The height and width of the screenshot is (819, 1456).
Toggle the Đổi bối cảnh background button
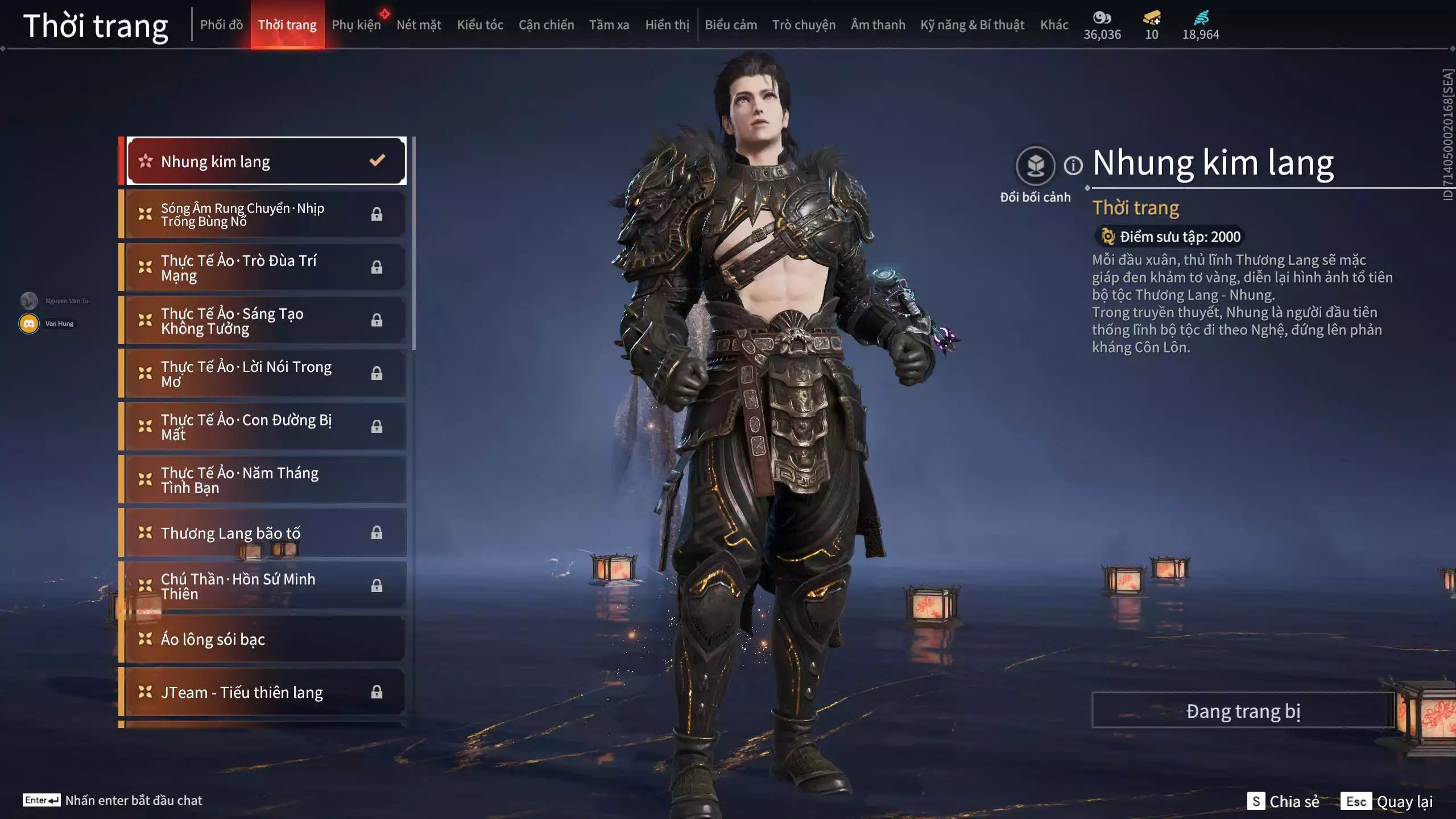(1035, 166)
